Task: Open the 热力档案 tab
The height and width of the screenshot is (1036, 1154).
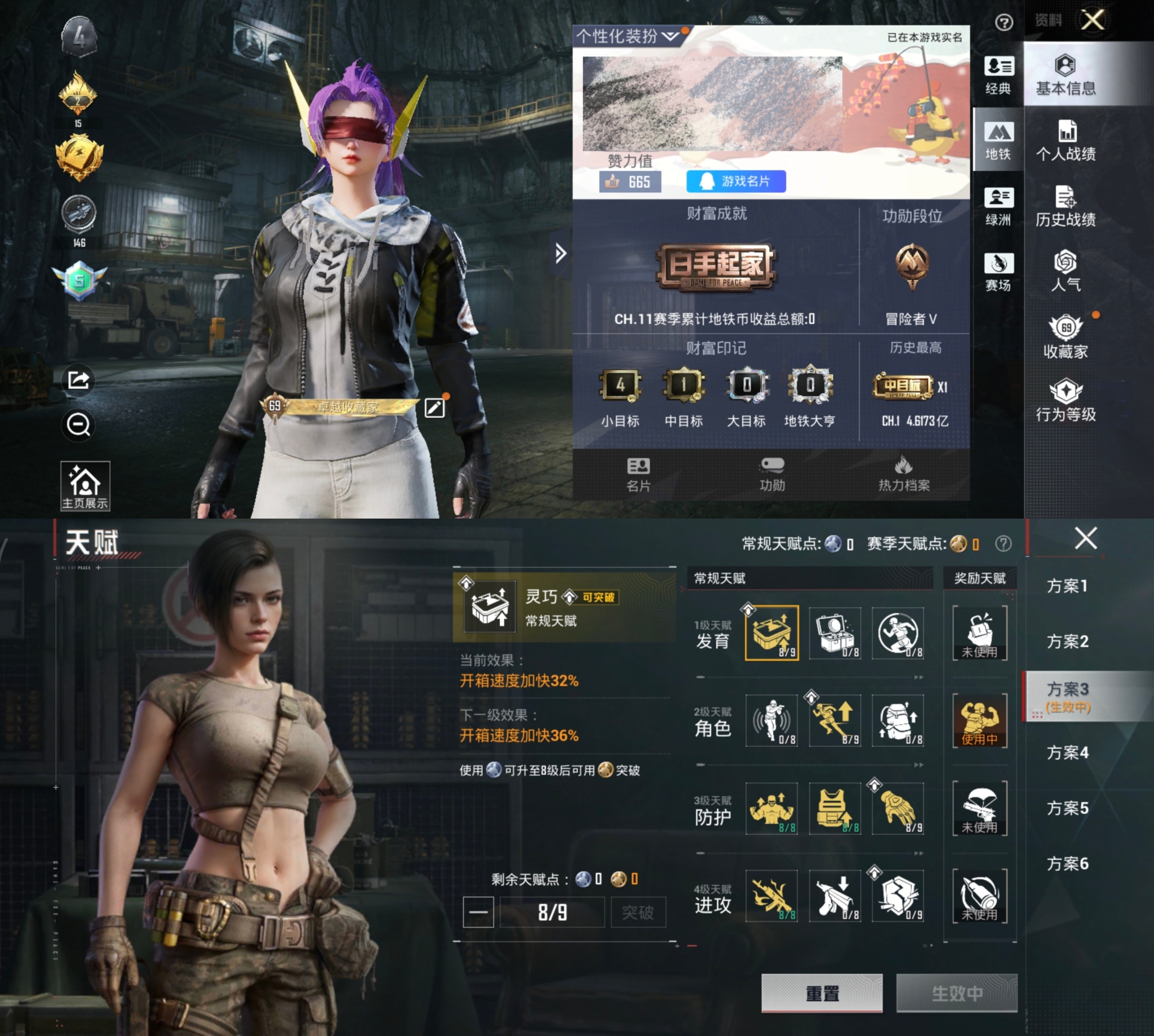Action: pos(904,473)
